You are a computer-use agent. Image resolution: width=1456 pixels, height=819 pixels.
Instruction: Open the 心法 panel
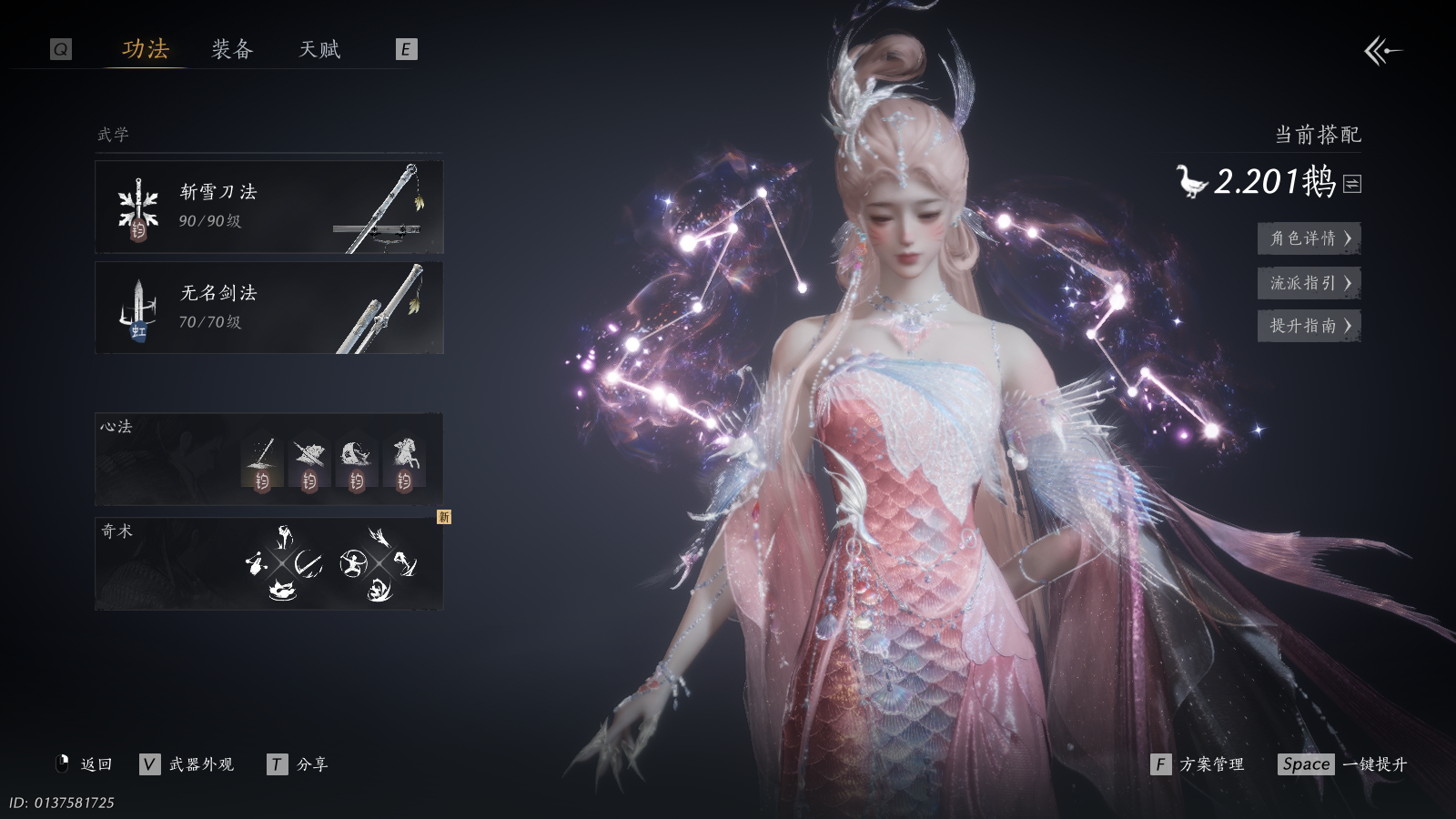(269, 459)
